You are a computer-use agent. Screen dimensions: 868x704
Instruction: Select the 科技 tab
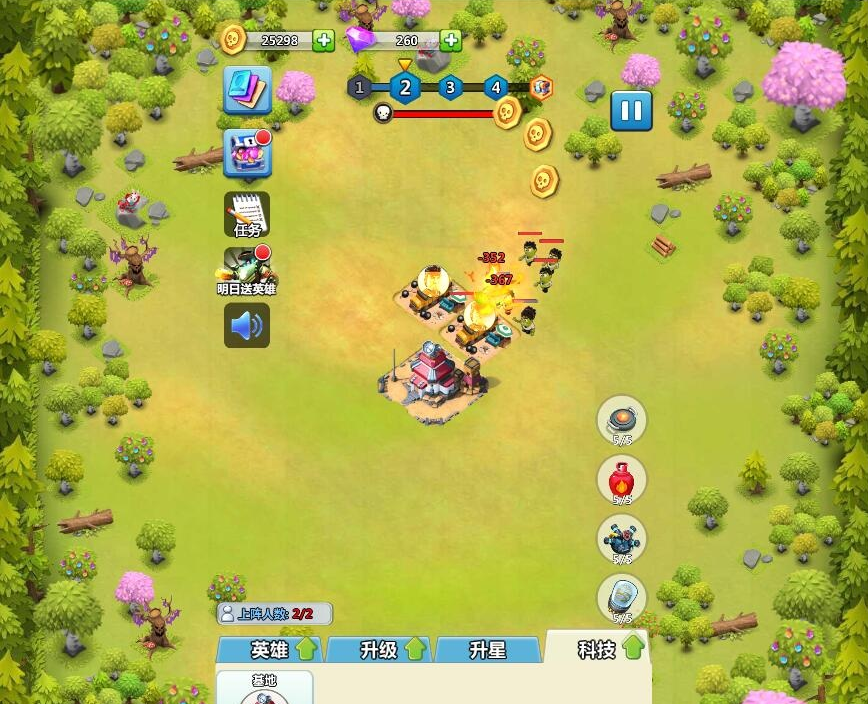[x=598, y=650]
